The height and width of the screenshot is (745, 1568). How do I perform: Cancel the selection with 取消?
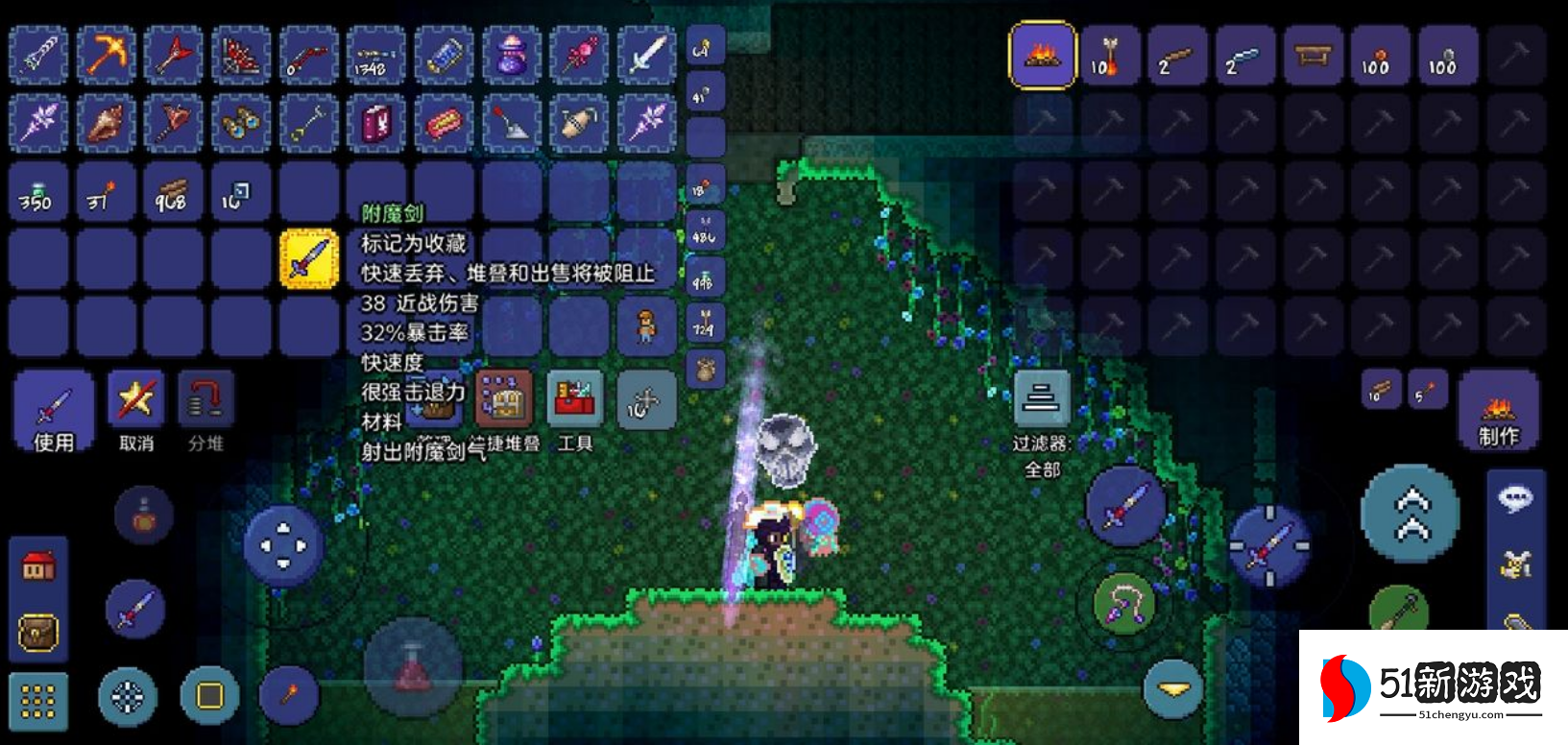point(135,410)
